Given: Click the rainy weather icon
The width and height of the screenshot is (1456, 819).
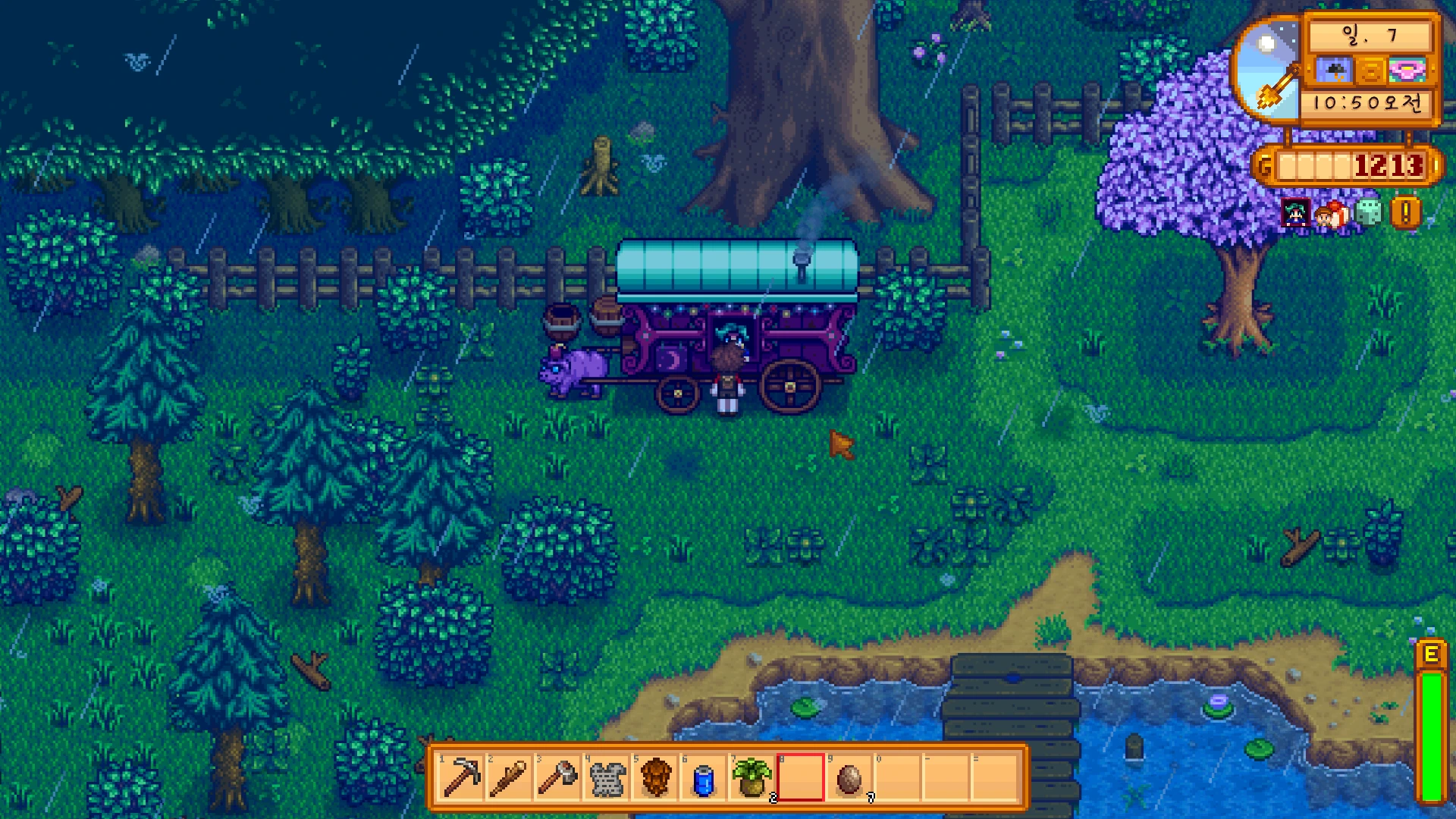Looking at the screenshot, I should click(1334, 71).
